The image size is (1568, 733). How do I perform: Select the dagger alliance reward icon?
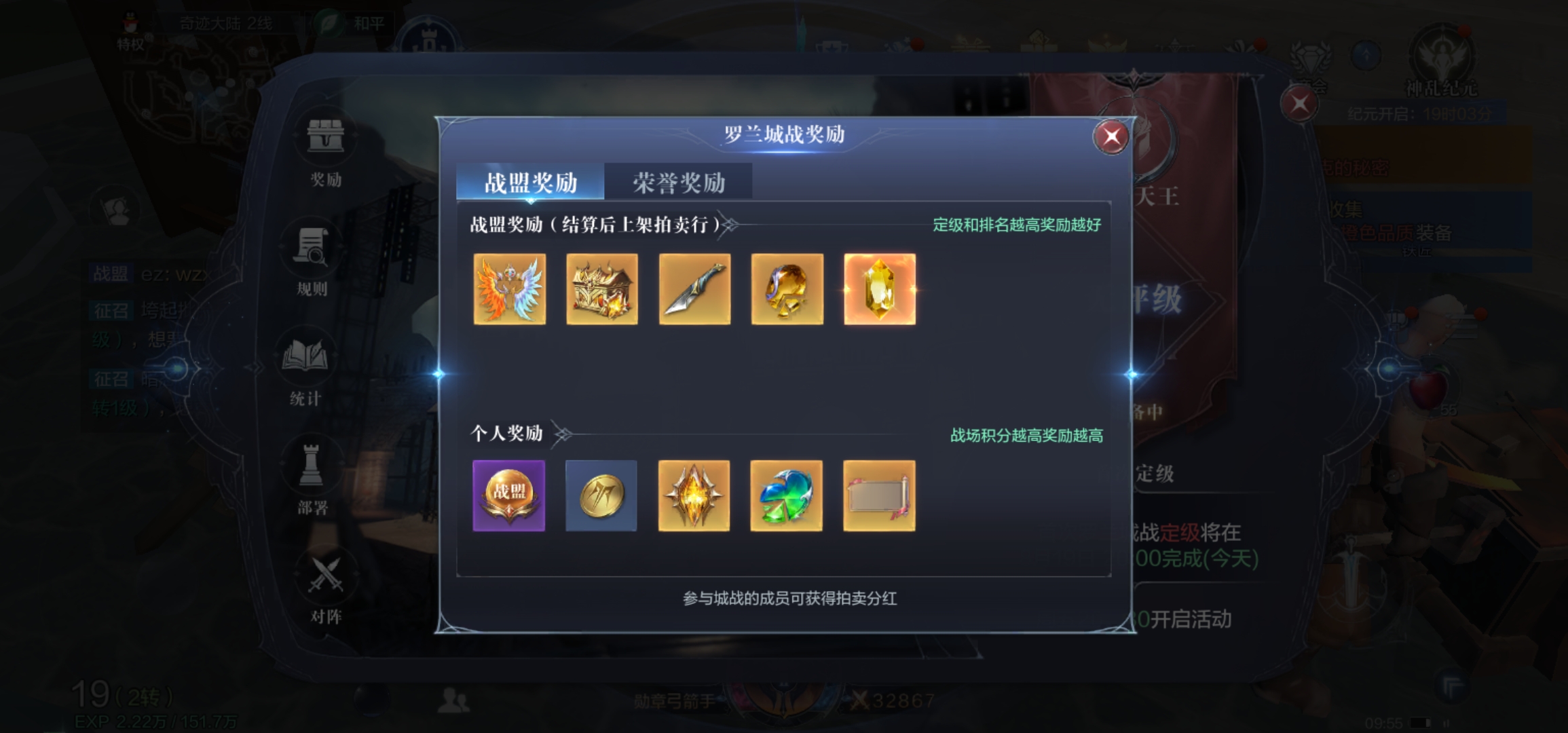694,288
